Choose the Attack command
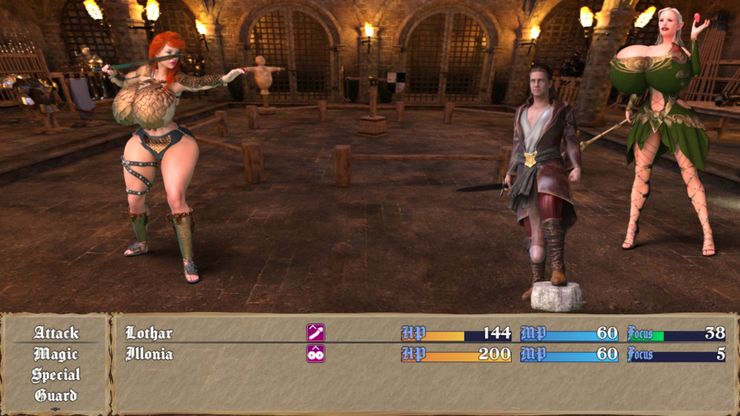The image size is (740, 416). (x=56, y=333)
